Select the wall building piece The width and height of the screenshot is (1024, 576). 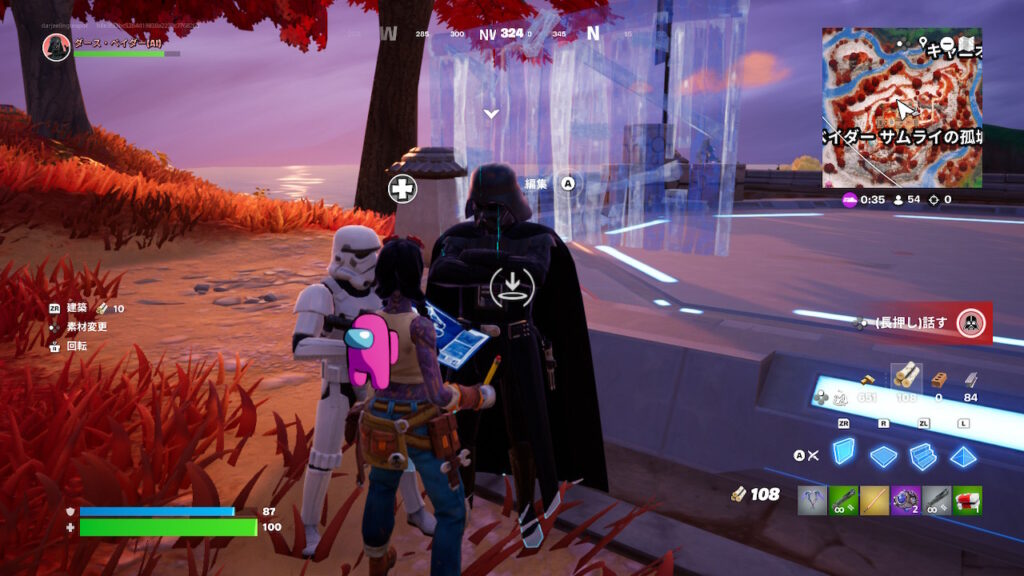845,455
